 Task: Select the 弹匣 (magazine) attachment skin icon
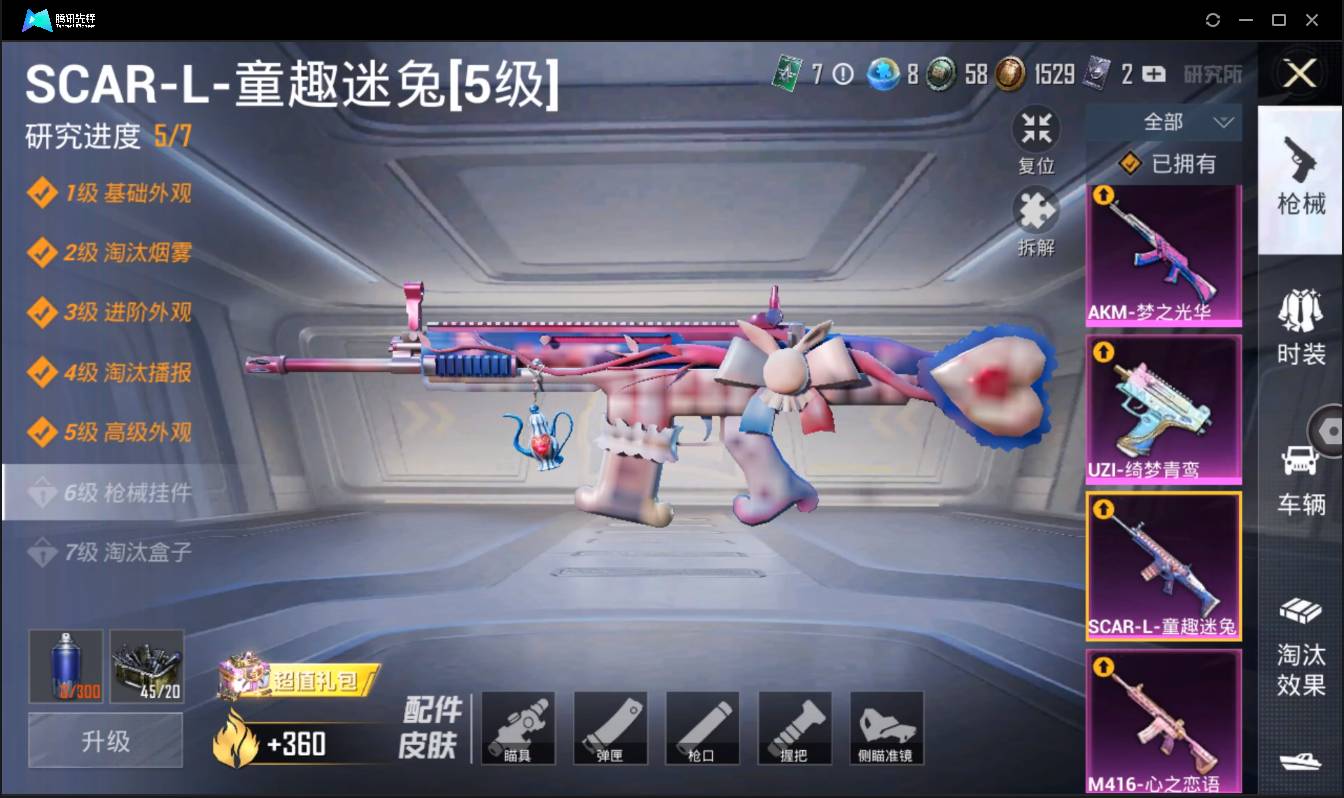coord(610,727)
